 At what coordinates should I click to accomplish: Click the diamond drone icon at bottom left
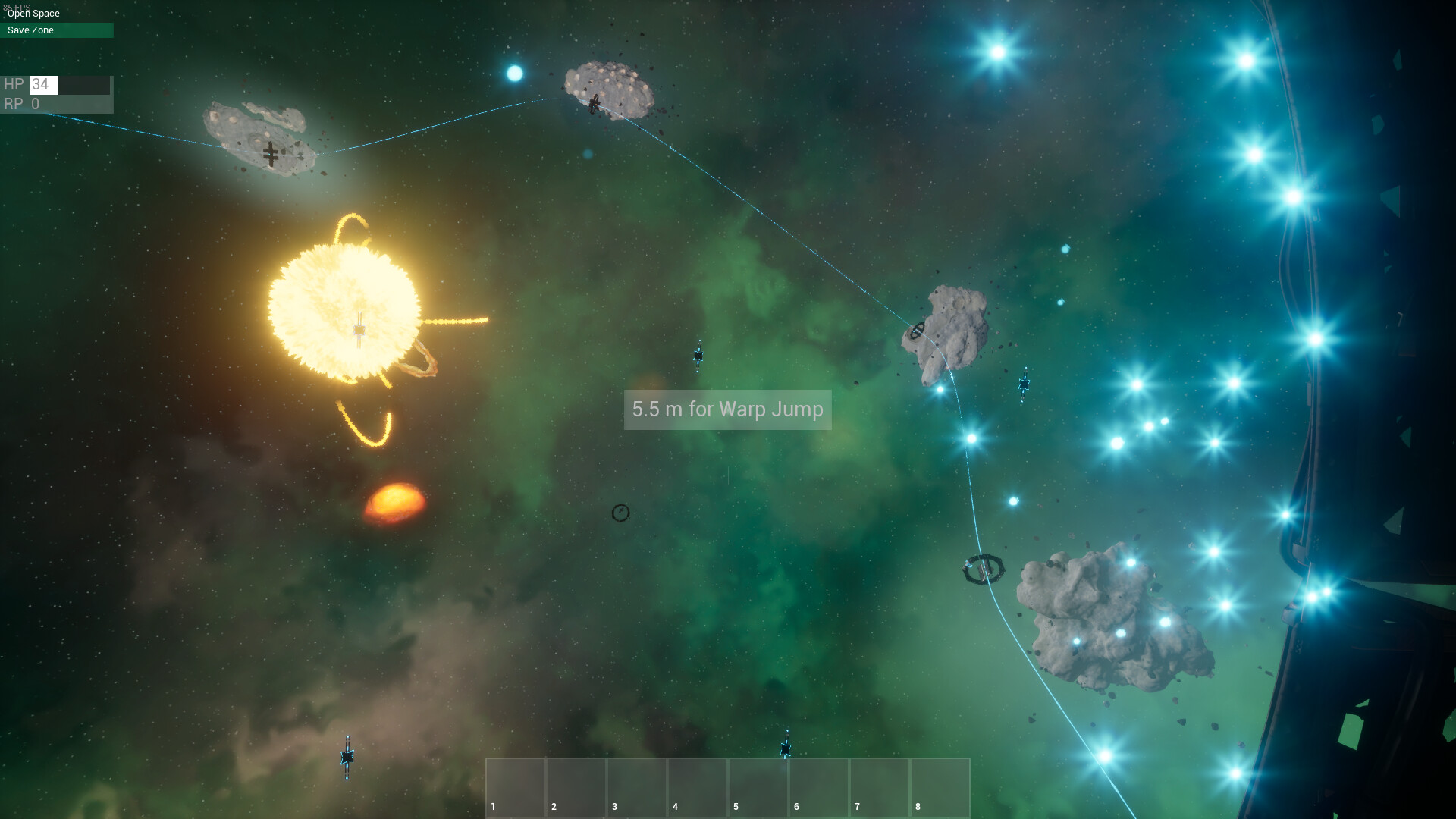point(347,755)
